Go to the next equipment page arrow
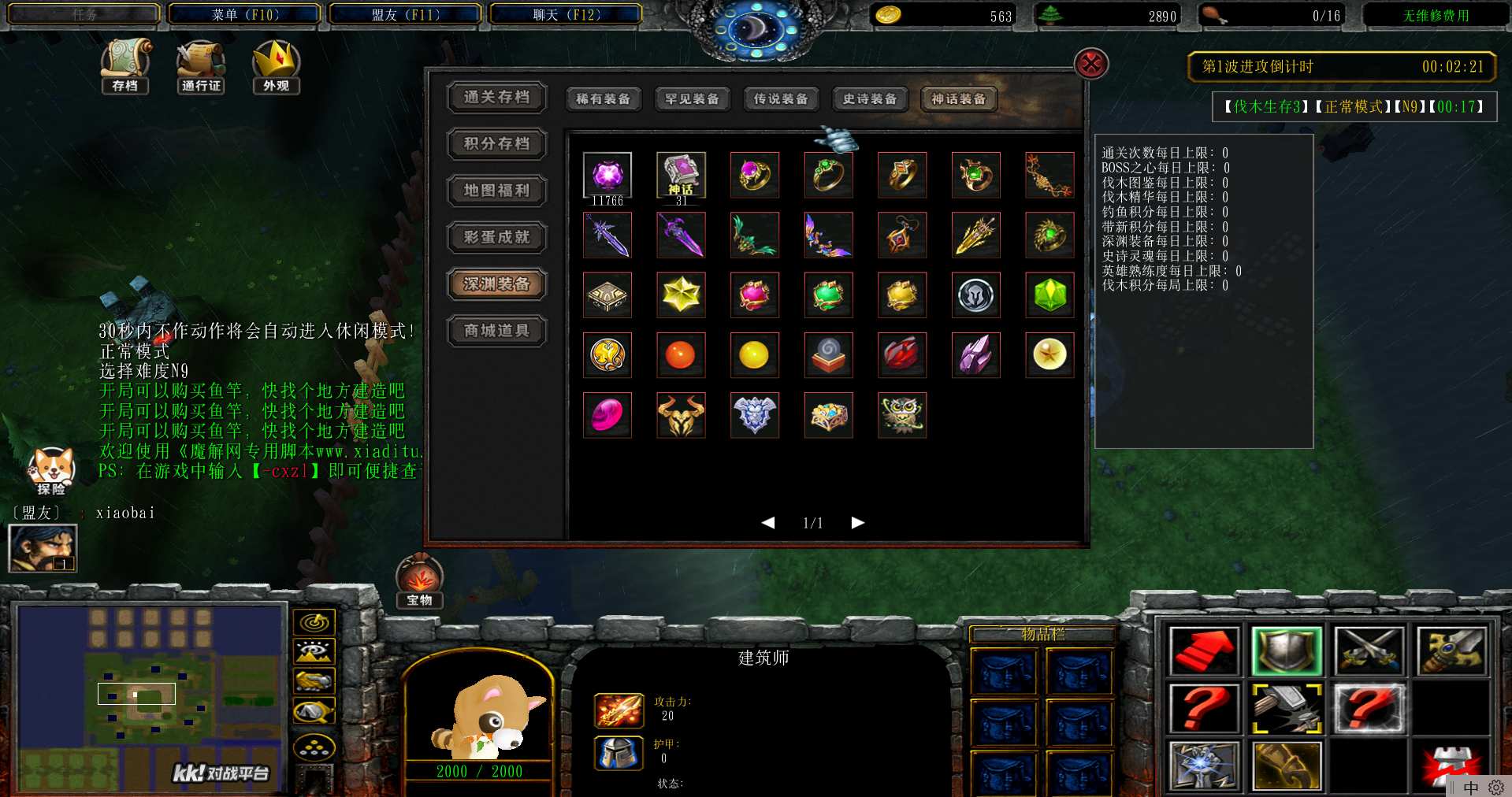This screenshot has height=797, width=1512. coord(858,523)
